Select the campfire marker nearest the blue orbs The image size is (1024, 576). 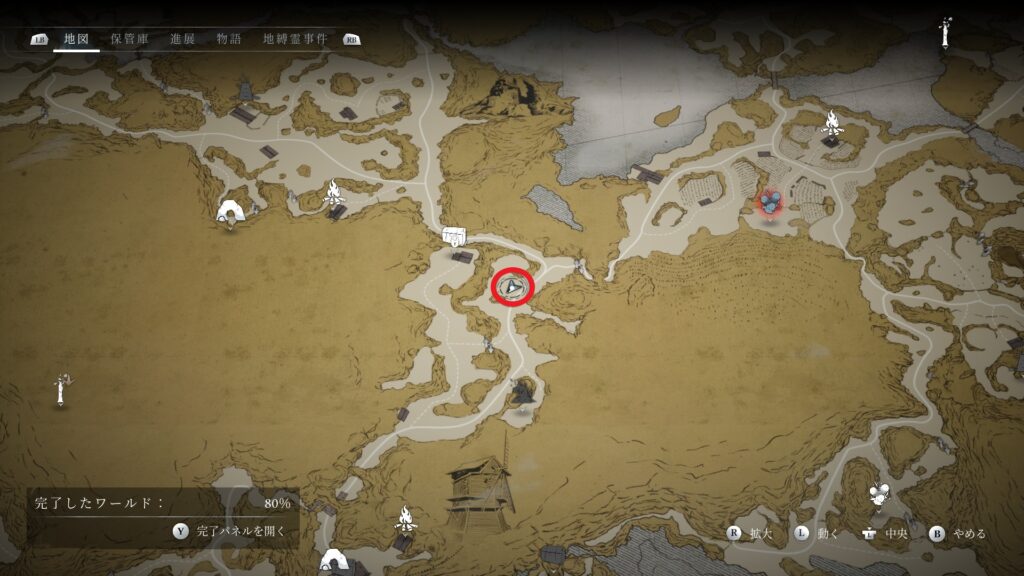[x=831, y=123]
